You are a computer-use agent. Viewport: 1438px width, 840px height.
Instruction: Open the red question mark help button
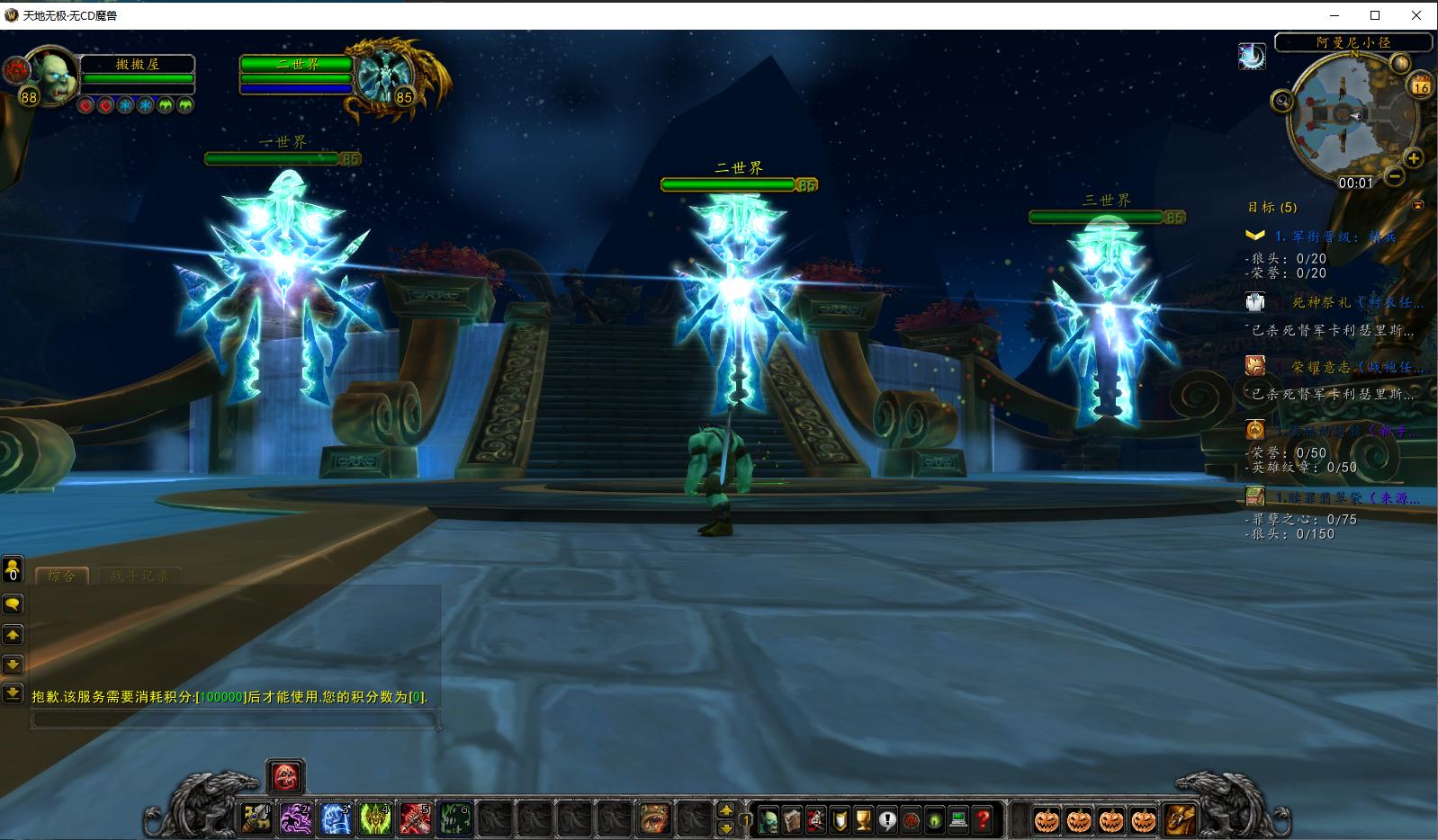[984, 819]
